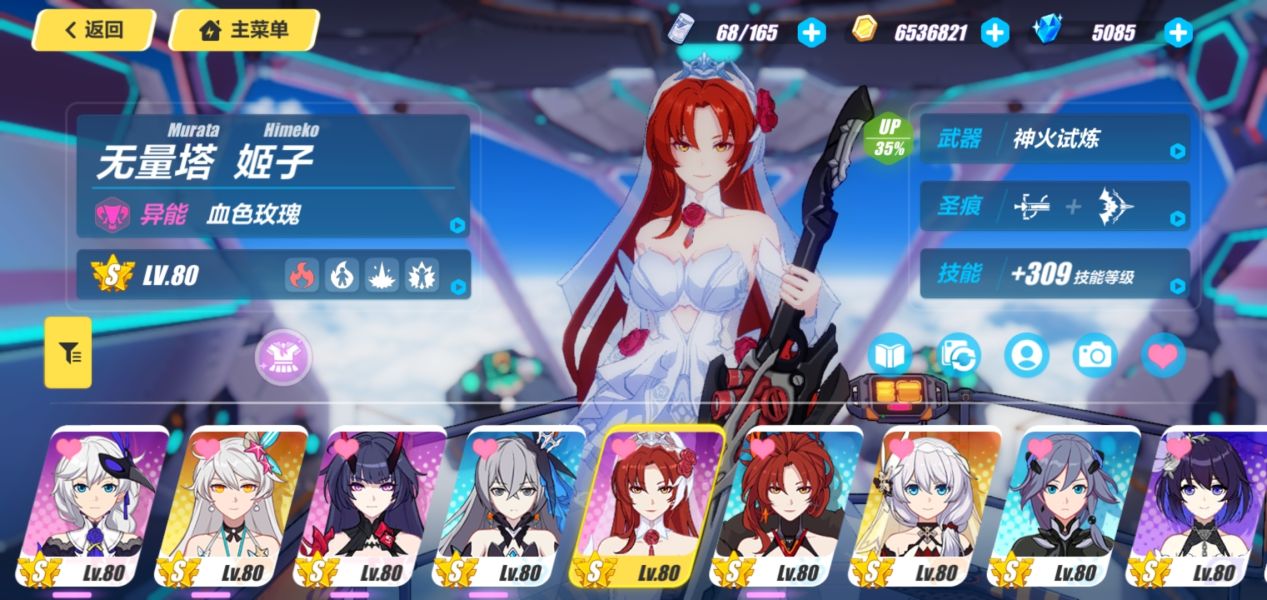Open the 技能 skills panel
Viewport: 1267px width, 600px height.
1054,274
